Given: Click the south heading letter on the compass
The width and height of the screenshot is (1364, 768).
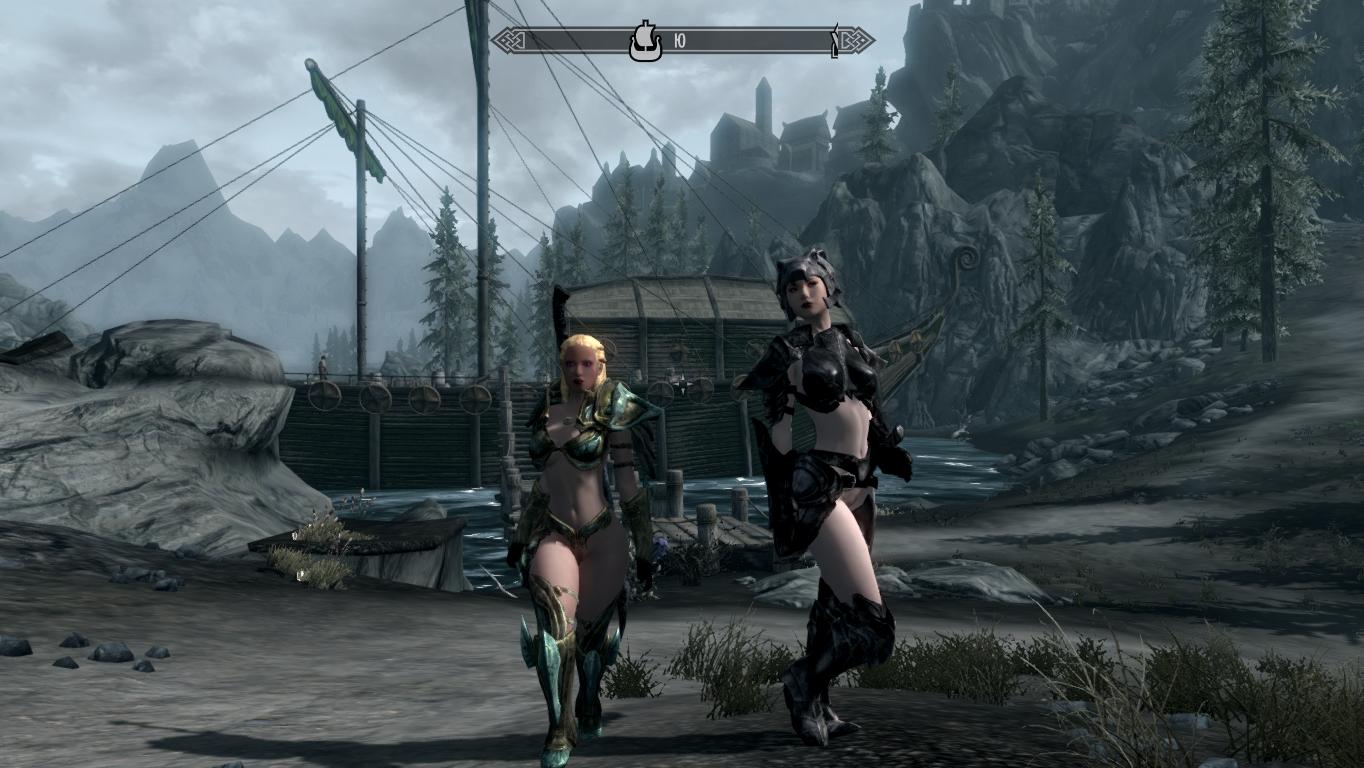Looking at the screenshot, I should (680, 41).
